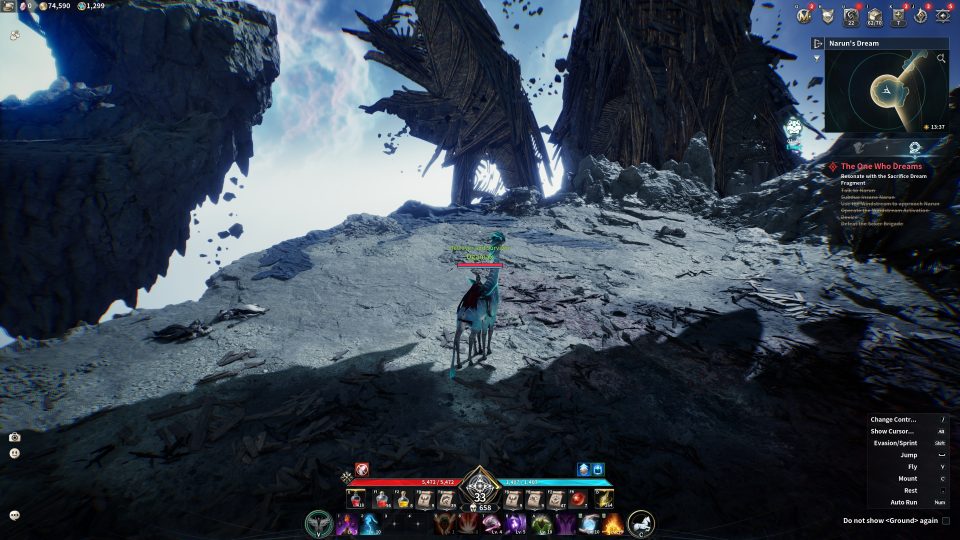Image resolution: width=960 pixels, height=540 pixels.
Task: Open the chat speech bubble icon
Action: tap(15, 515)
